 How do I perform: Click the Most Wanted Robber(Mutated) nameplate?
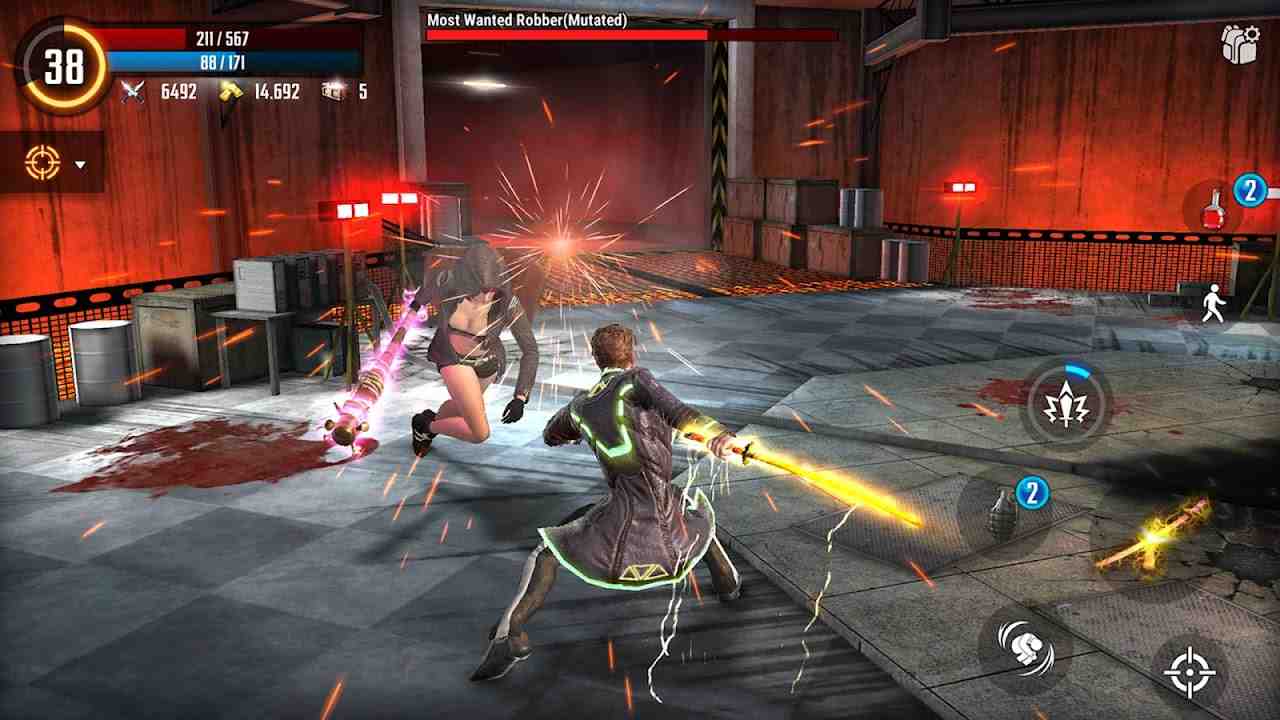[x=527, y=19]
